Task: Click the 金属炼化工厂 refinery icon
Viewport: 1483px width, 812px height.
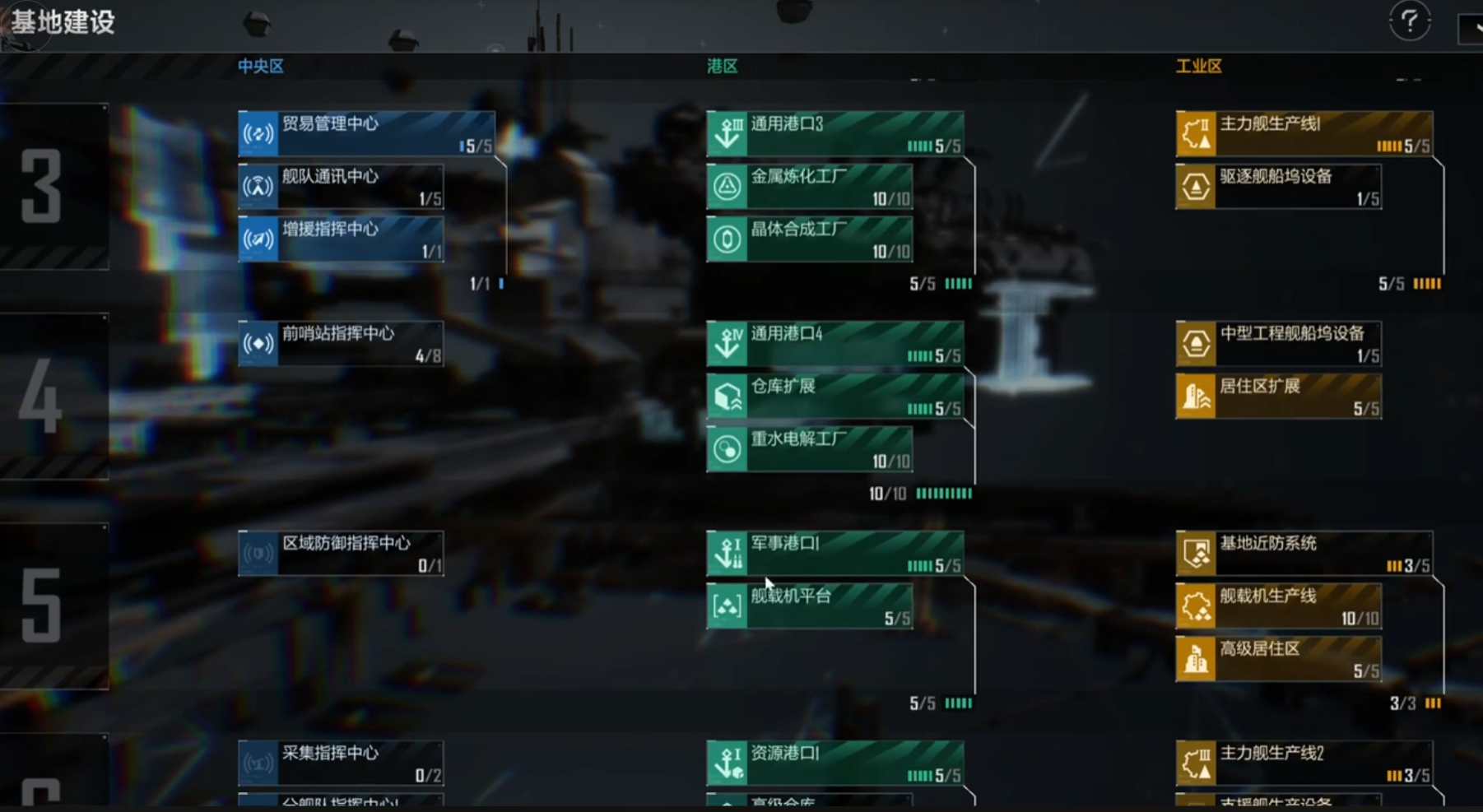Action: click(x=728, y=187)
